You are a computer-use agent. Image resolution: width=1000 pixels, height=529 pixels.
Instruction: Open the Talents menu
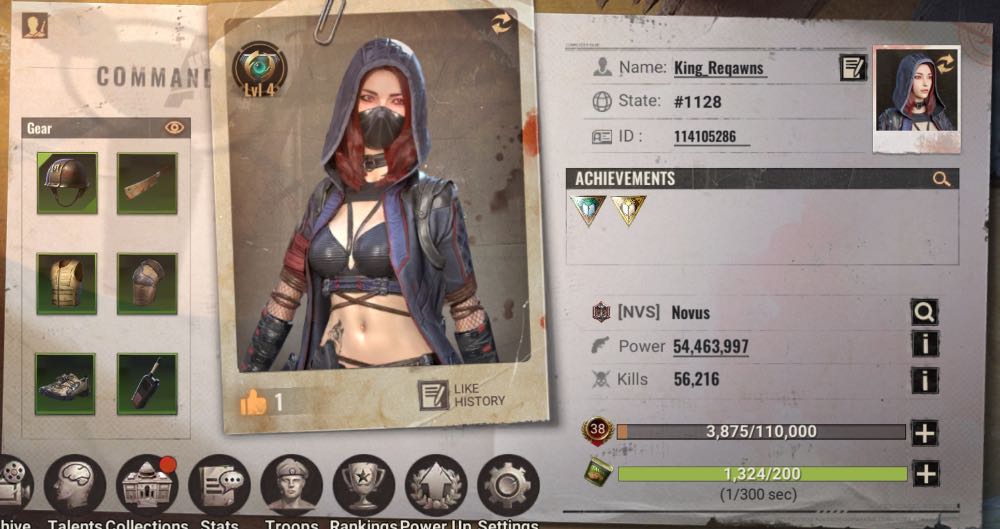pos(75,485)
